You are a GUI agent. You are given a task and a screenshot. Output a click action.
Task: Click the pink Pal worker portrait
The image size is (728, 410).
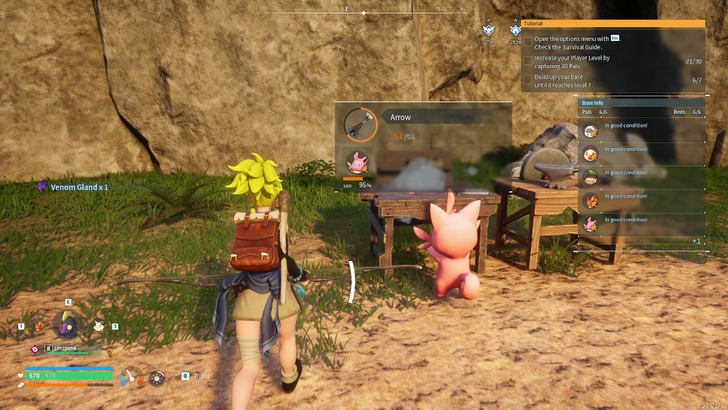coord(357,163)
